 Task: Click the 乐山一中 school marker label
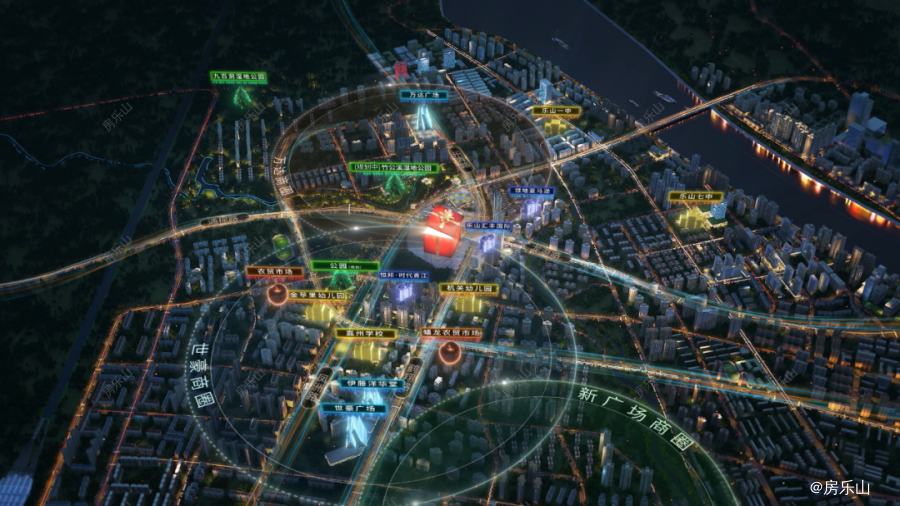[556, 112]
